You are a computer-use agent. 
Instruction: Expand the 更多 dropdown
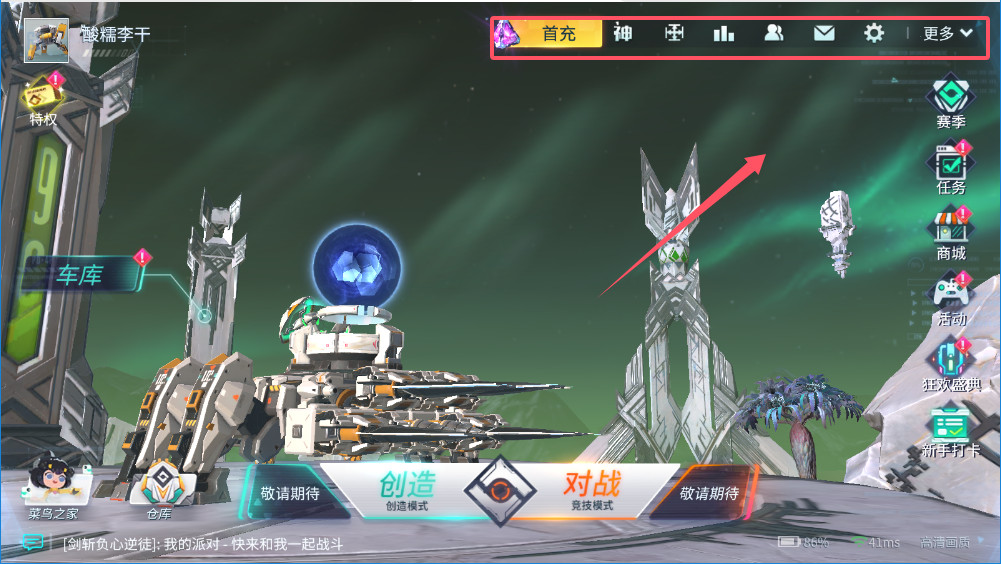point(947,33)
